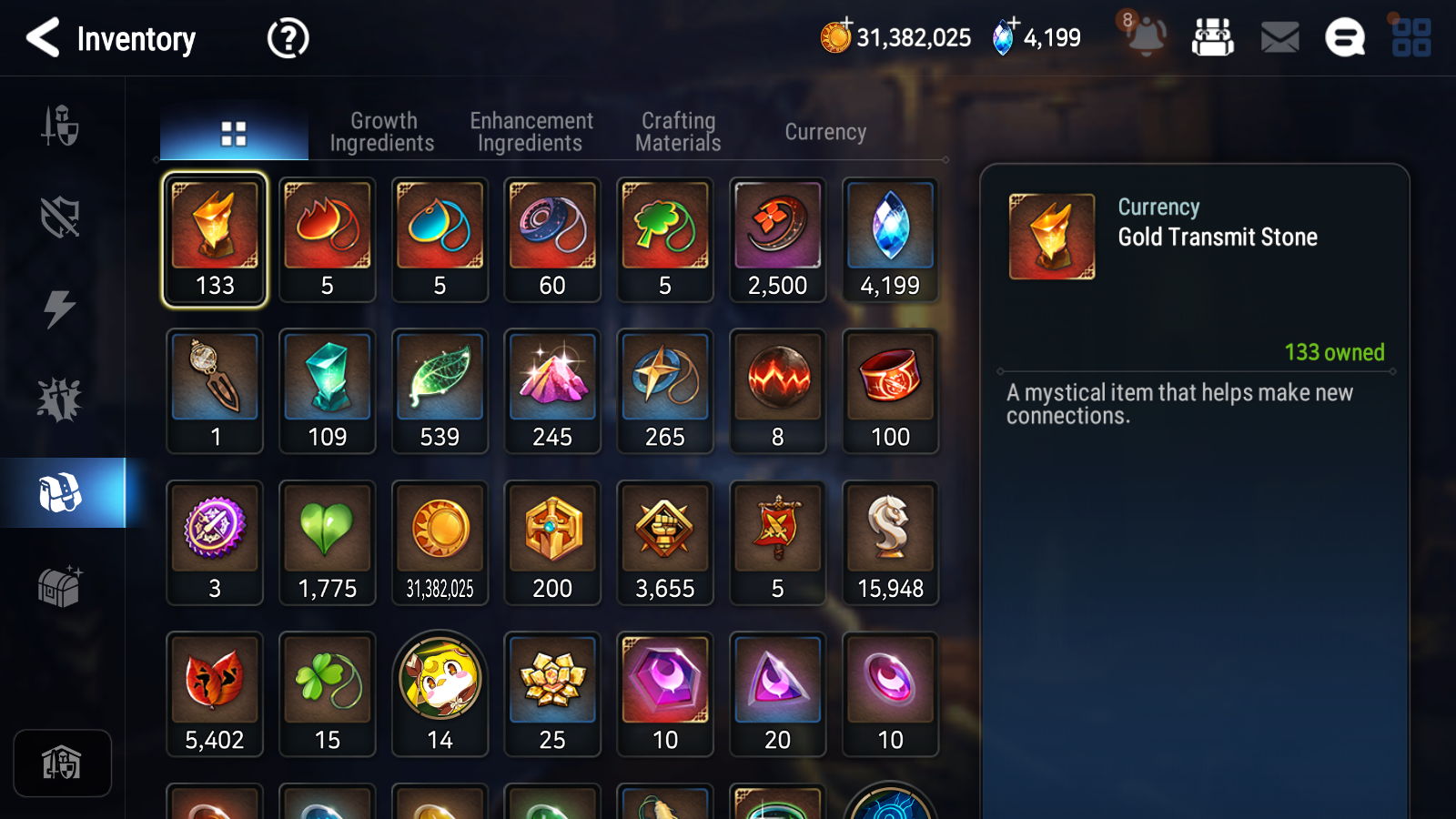Open the notification bell with 8 alerts

click(x=1146, y=40)
